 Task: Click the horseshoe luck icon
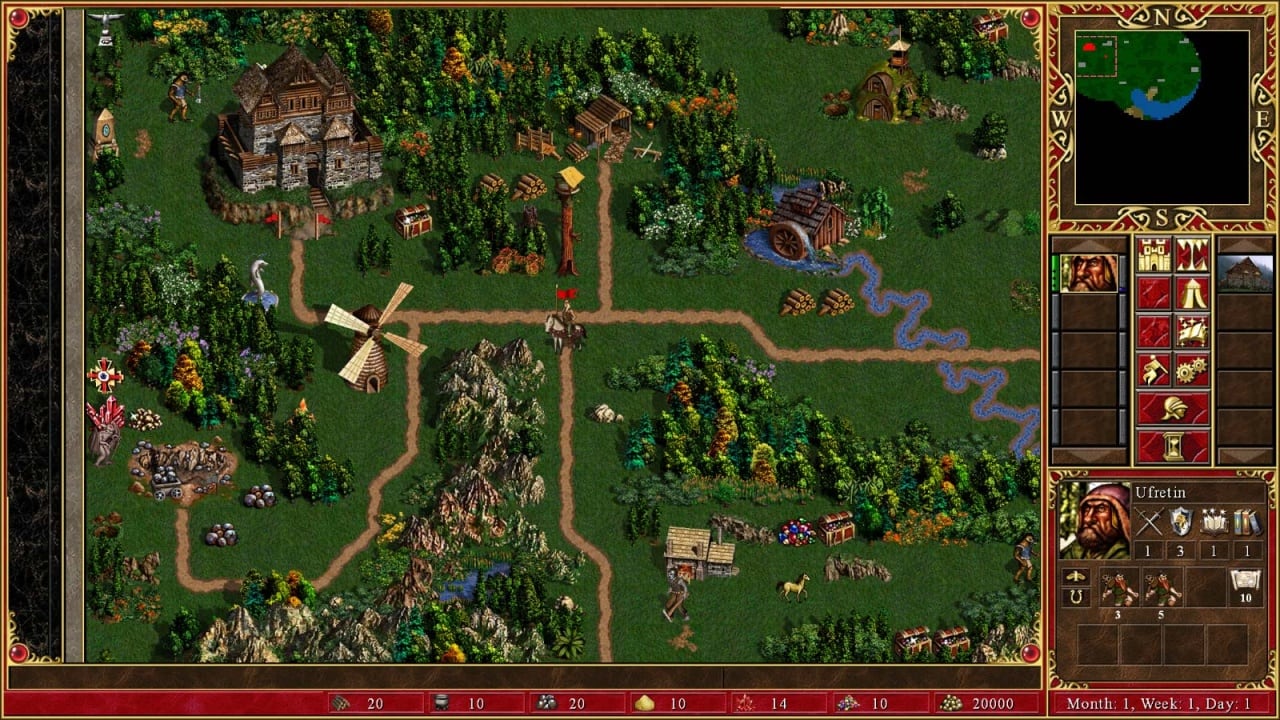[x=1075, y=597]
